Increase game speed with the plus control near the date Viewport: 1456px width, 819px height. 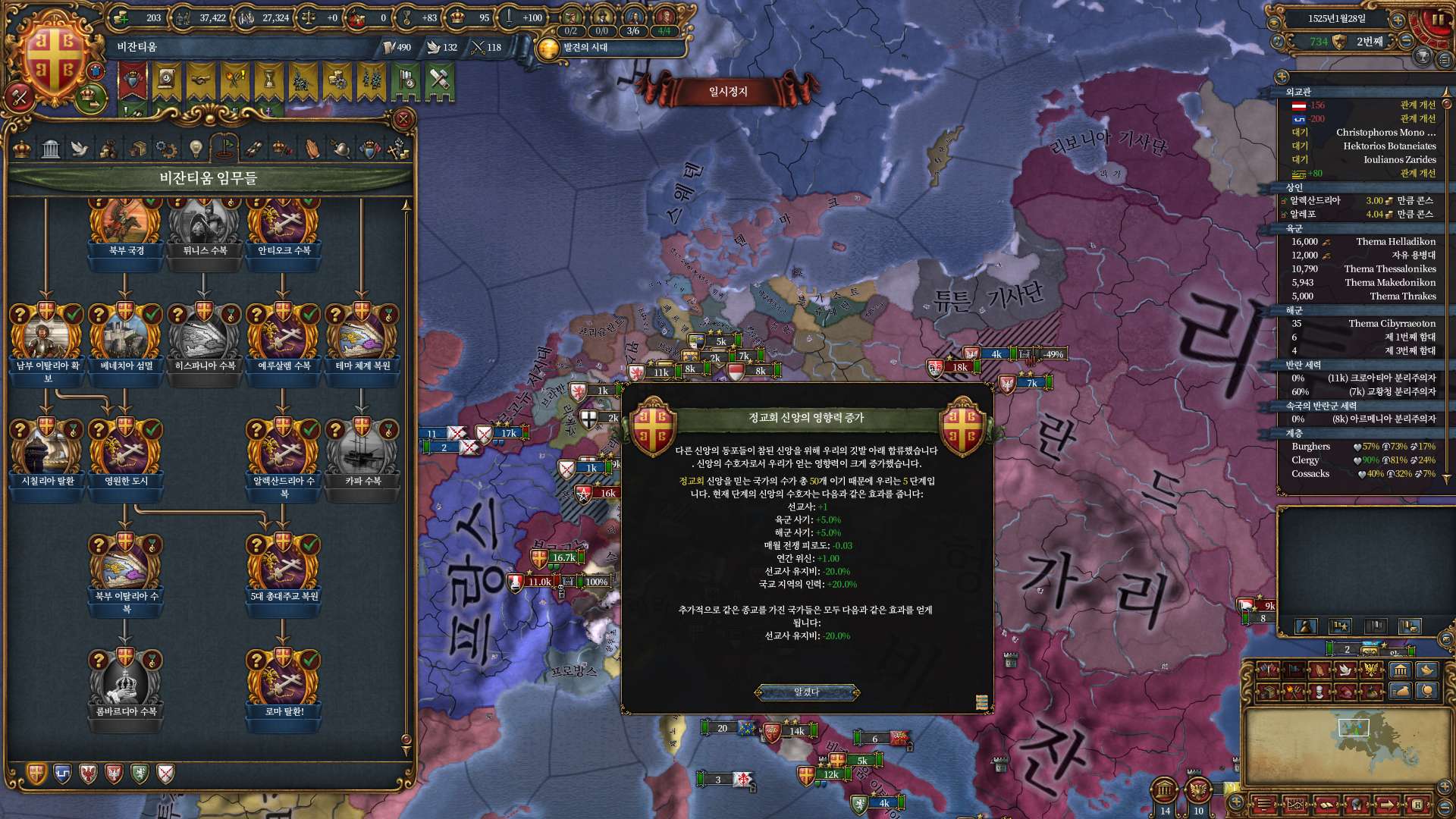(1398, 20)
